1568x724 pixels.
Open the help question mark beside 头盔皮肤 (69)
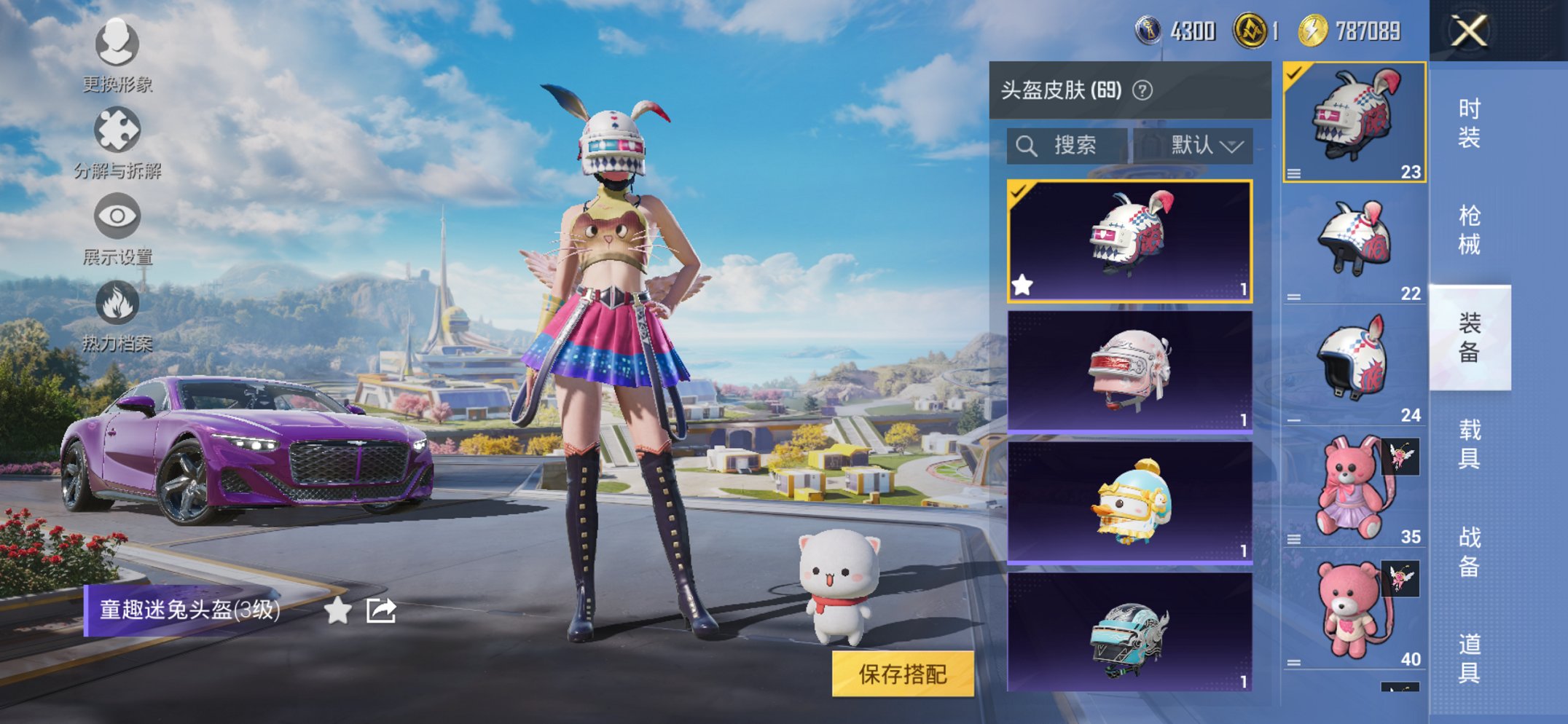tap(1142, 90)
